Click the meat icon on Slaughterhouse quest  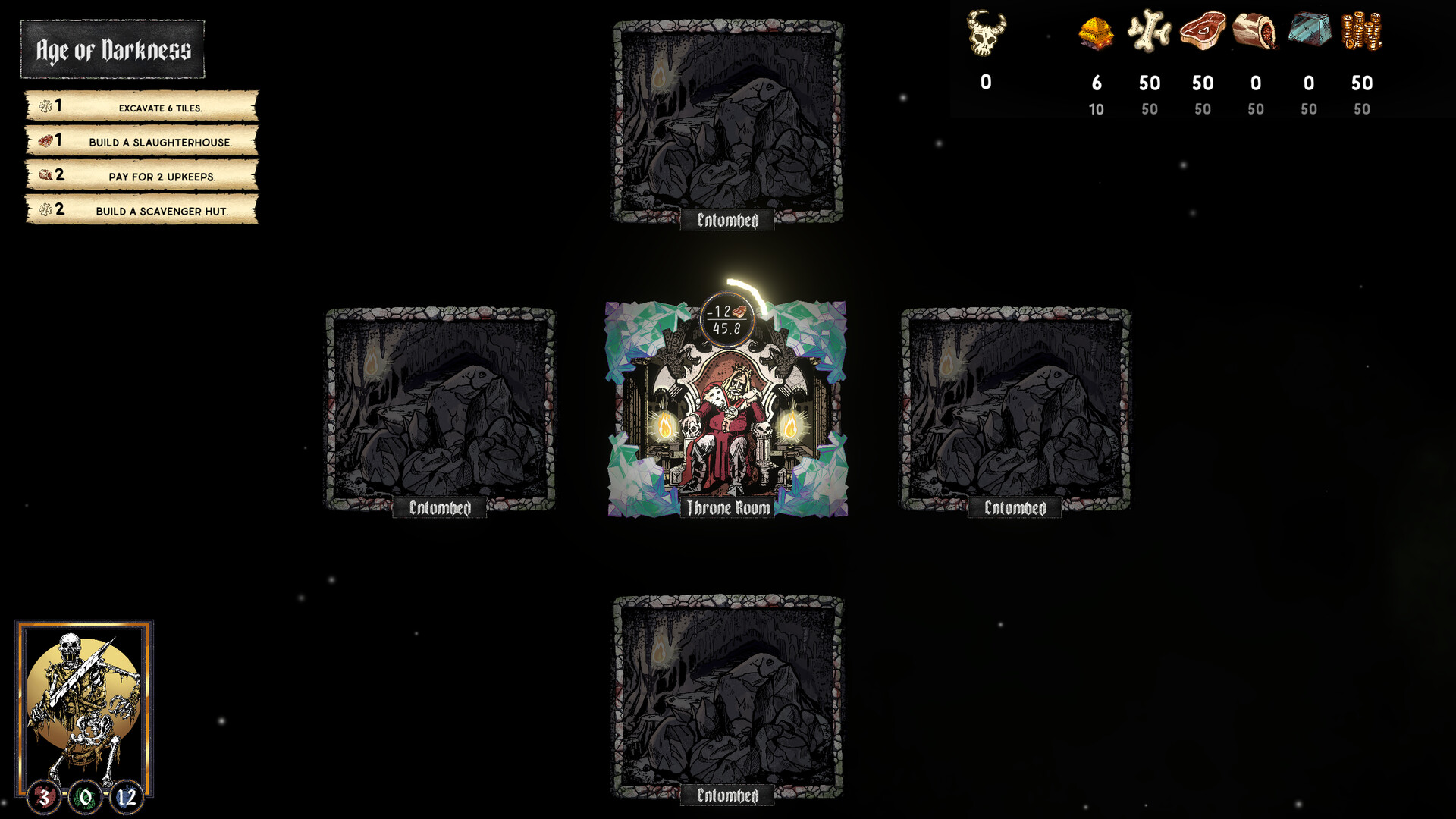pos(44,140)
